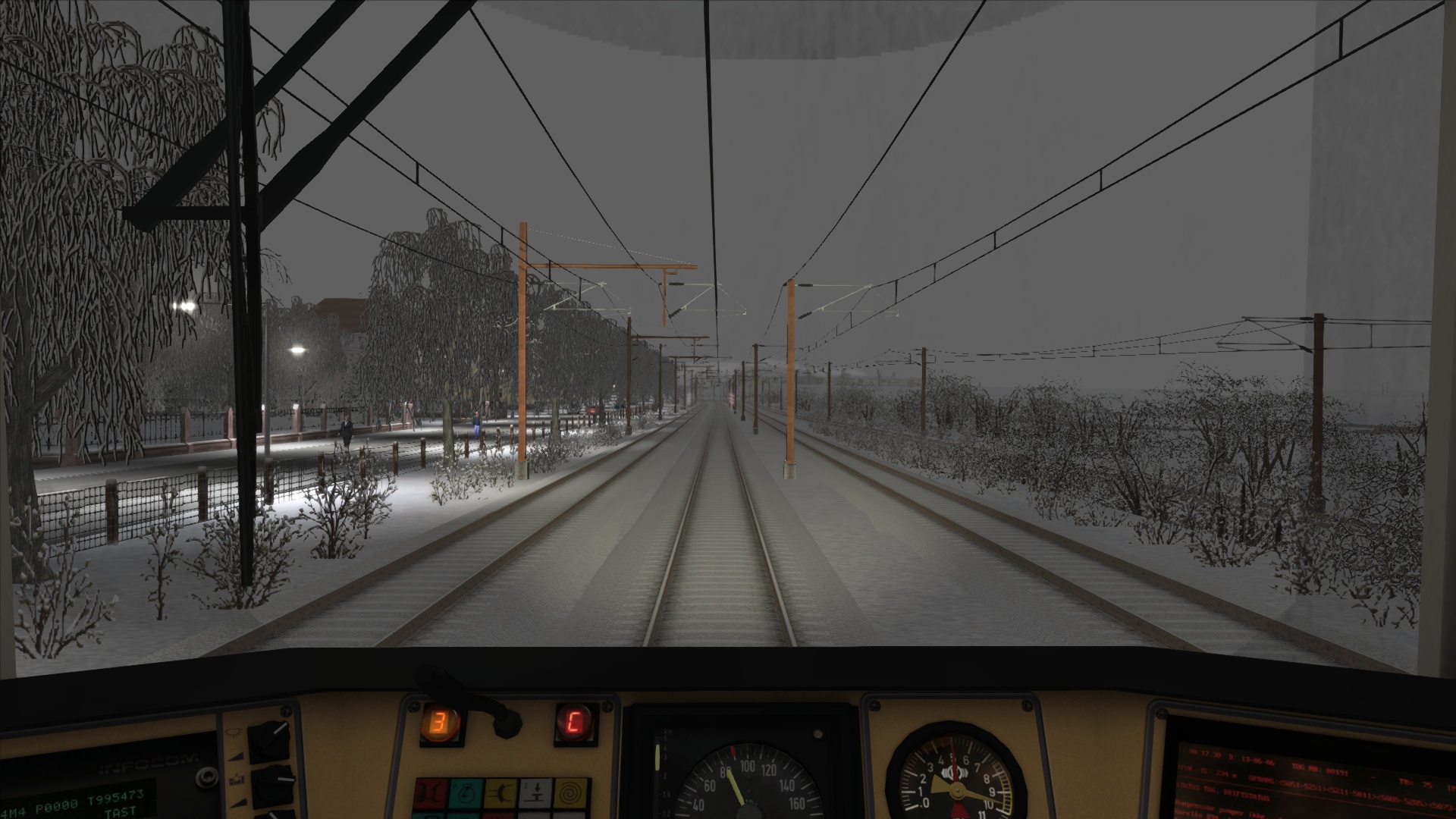This screenshot has height=819, width=1456.
Task: Push the red lit "C" button
Action: coord(574,723)
